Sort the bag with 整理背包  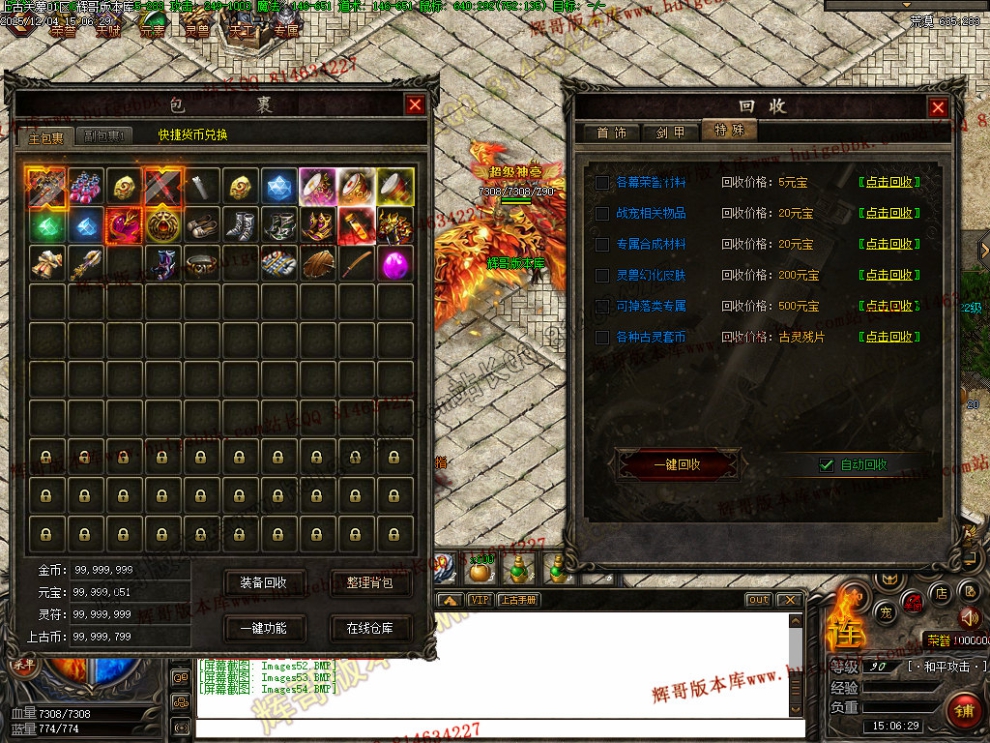click(x=370, y=583)
